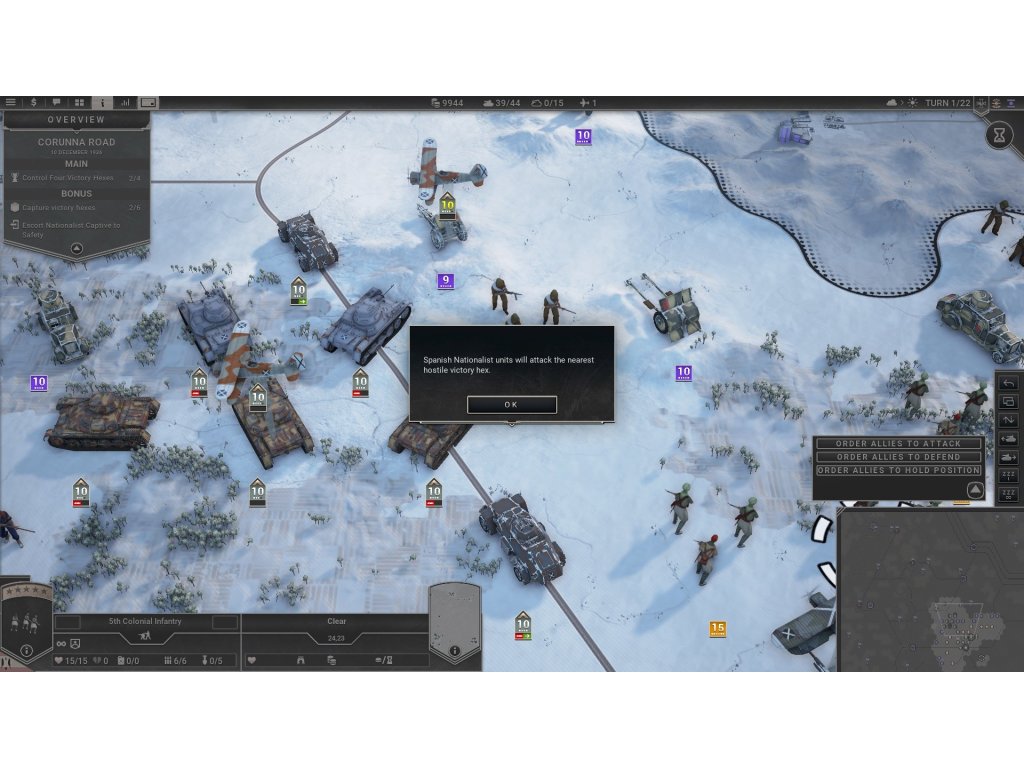The width and height of the screenshot is (1024, 768).
Task: Open the 5th Colonial Infantry unit info
Action: [x=27, y=651]
